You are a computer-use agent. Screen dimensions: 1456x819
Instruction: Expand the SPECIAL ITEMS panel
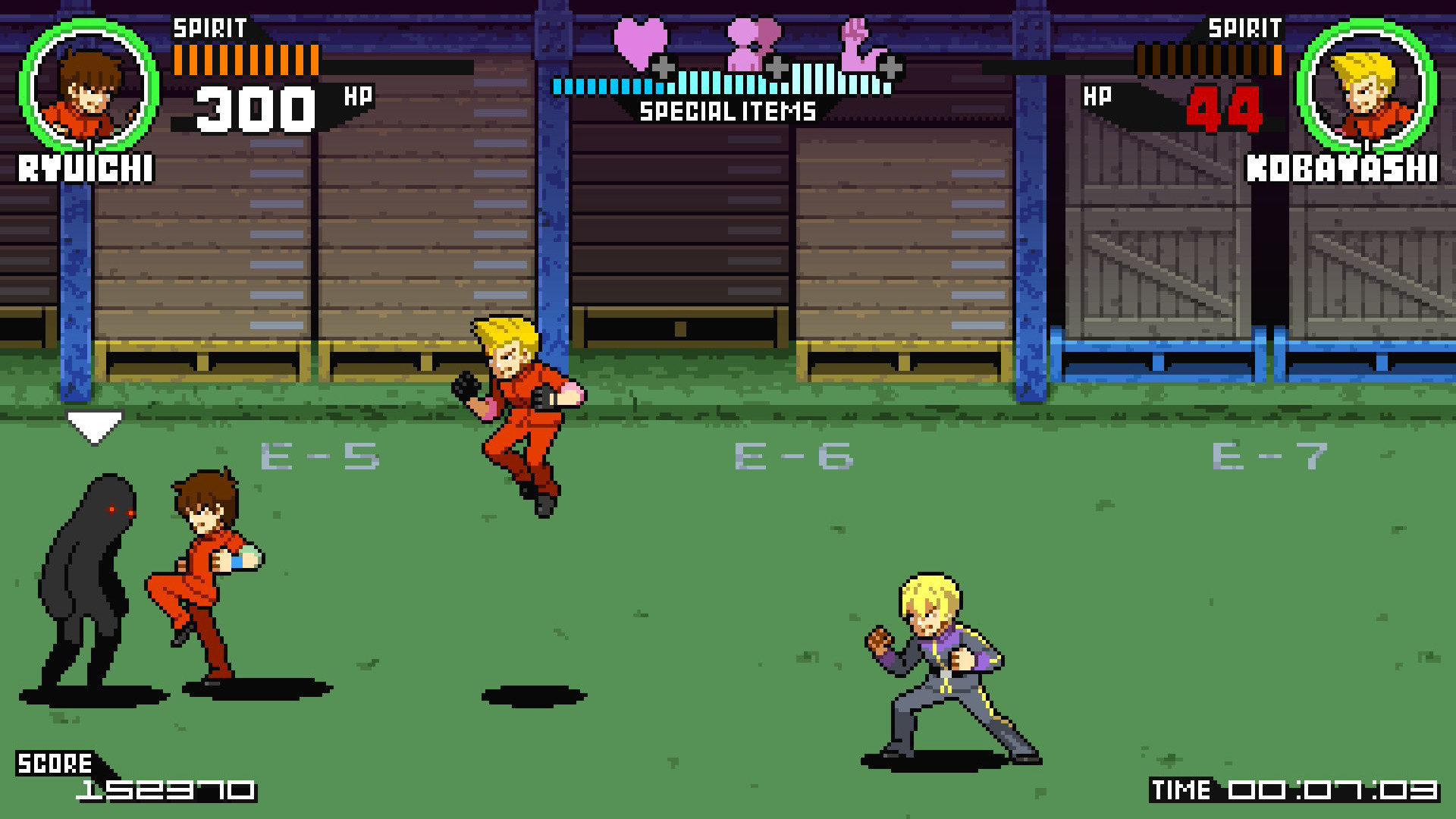click(x=726, y=111)
